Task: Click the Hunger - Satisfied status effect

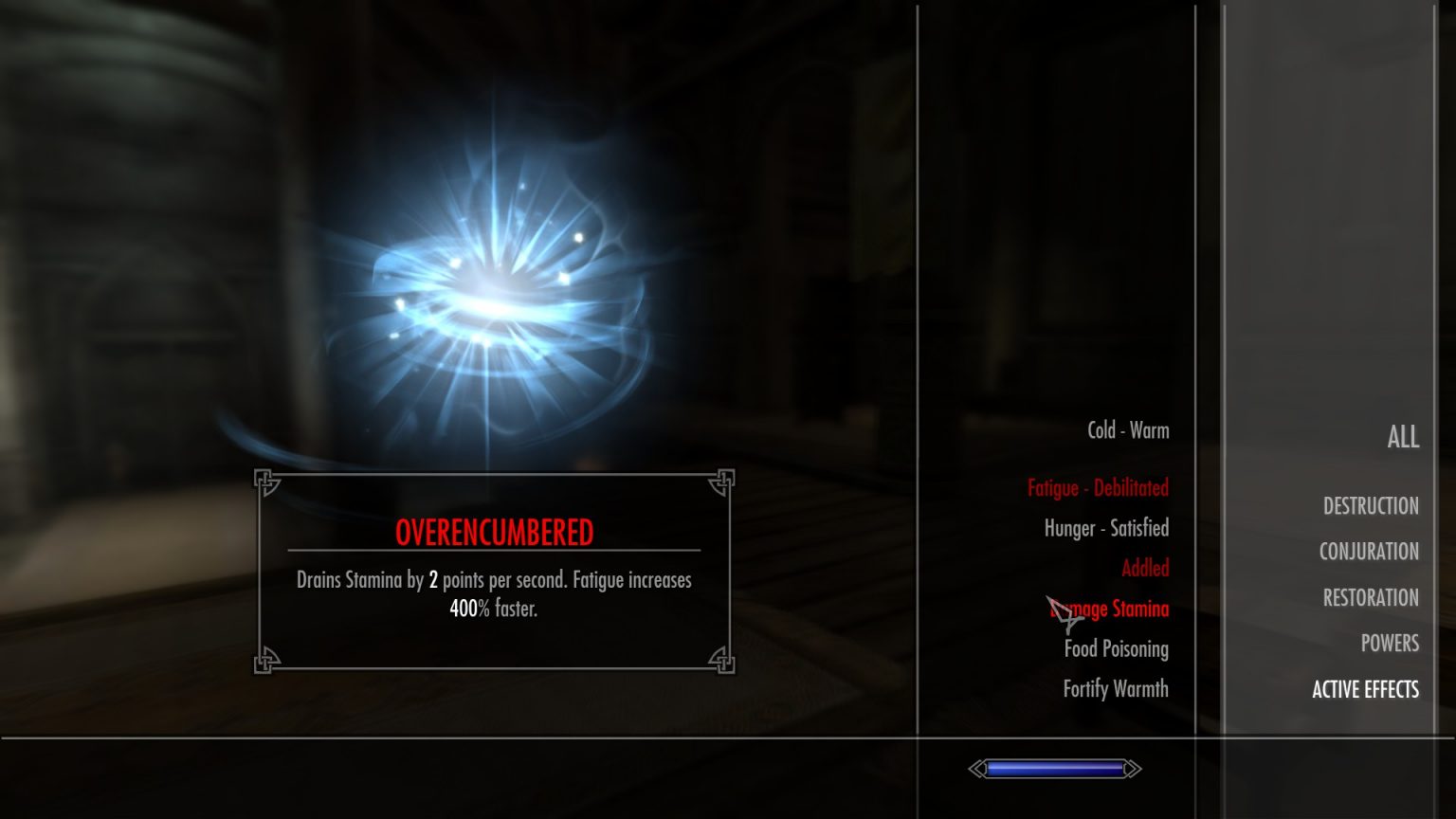Action: tap(1105, 528)
